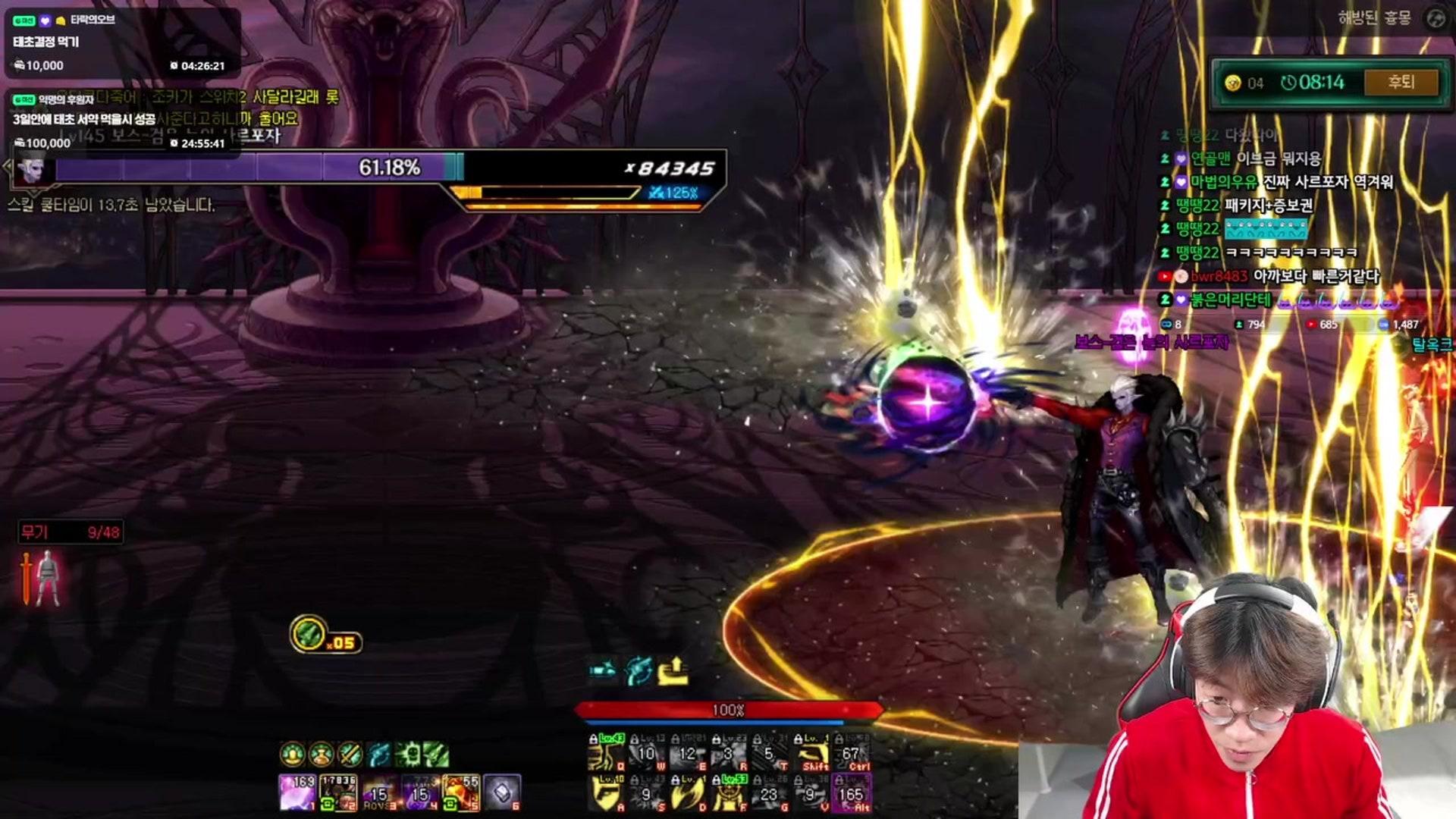
Task: Activate the D-key skill slot
Action: click(689, 793)
